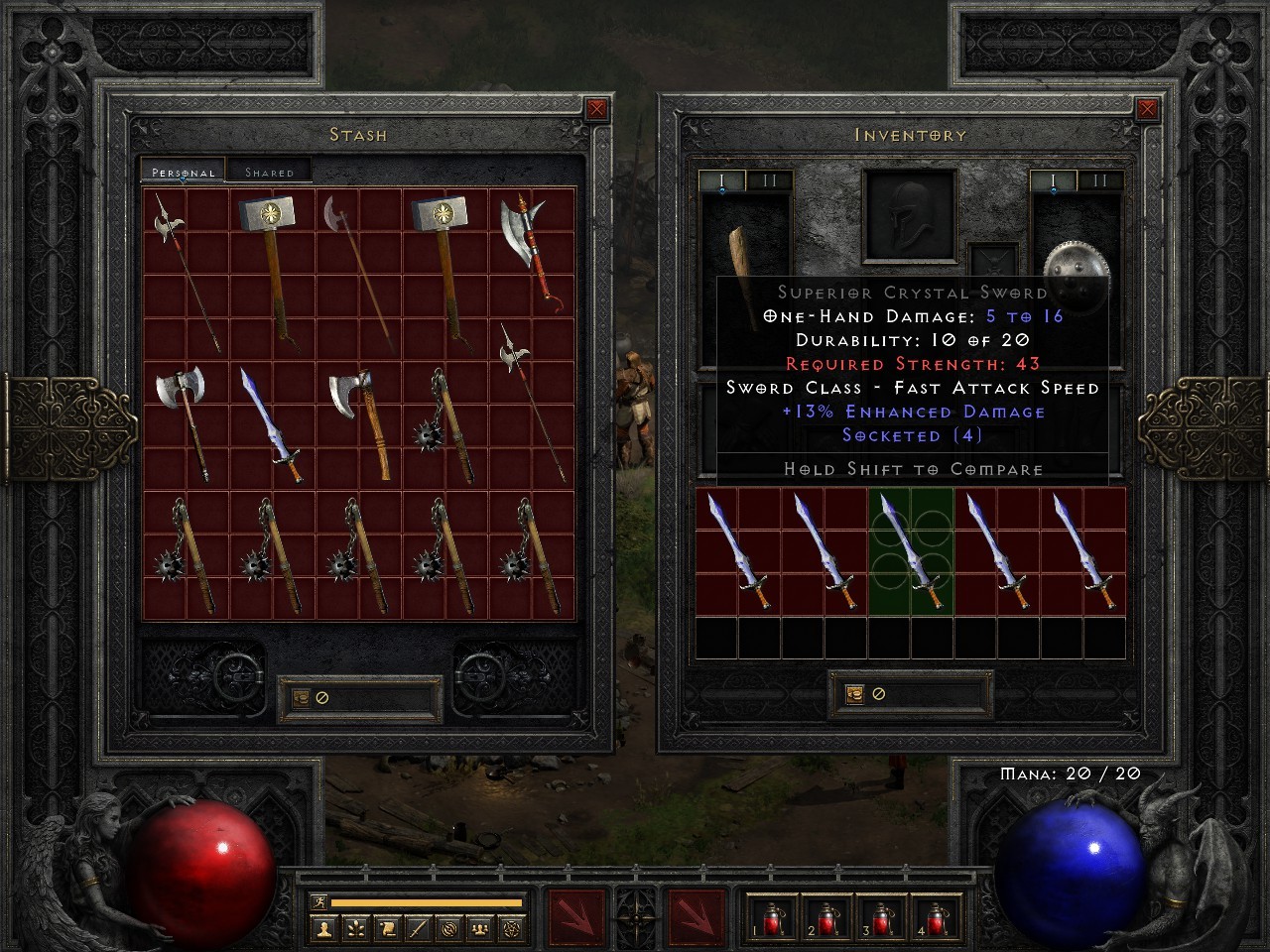Click the yellow stamina bar
The height and width of the screenshot is (952, 1270).
pyautogui.click(x=427, y=901)
